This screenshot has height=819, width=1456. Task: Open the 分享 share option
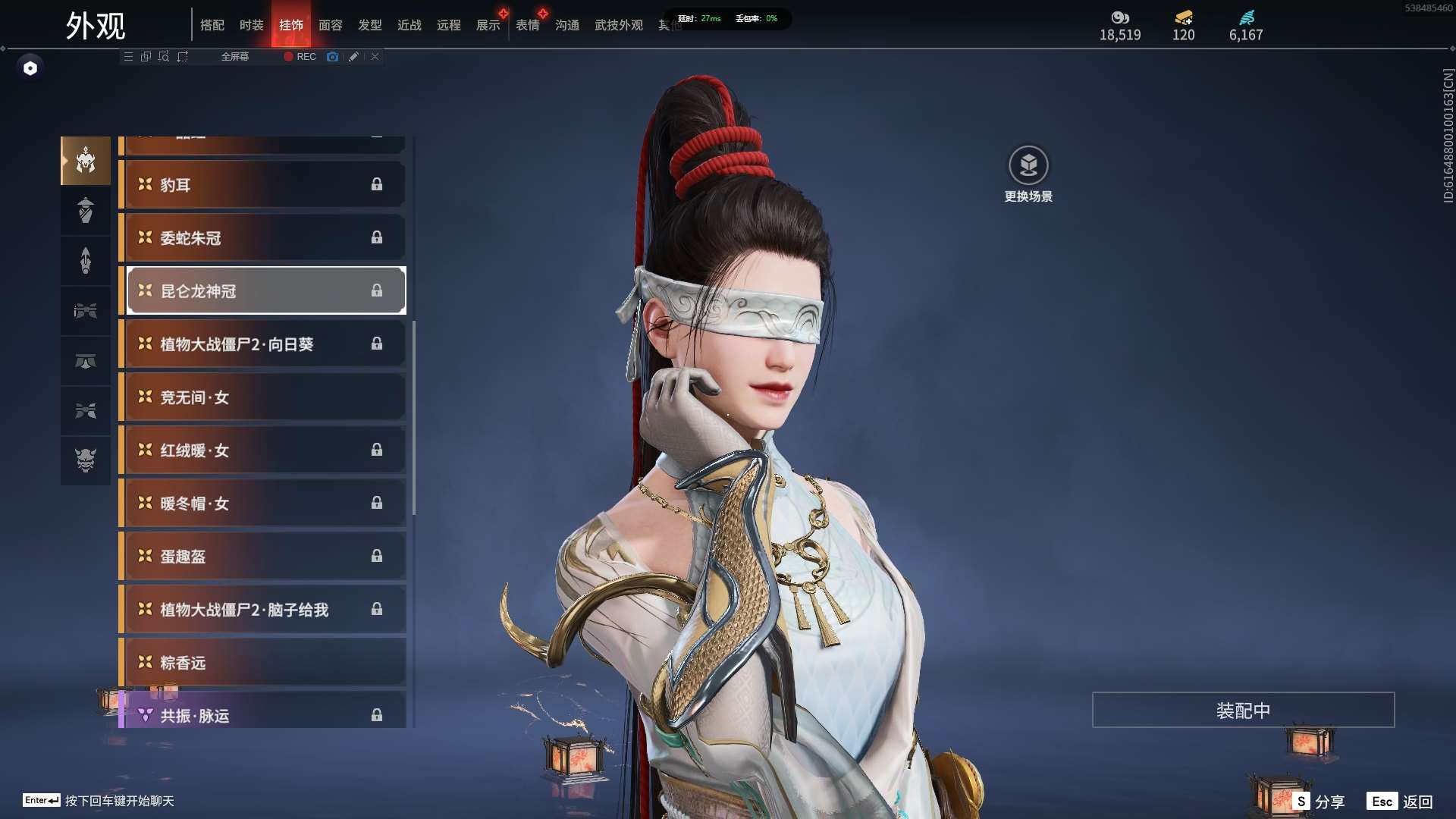pyautogui.click(x=1319, y=802)
